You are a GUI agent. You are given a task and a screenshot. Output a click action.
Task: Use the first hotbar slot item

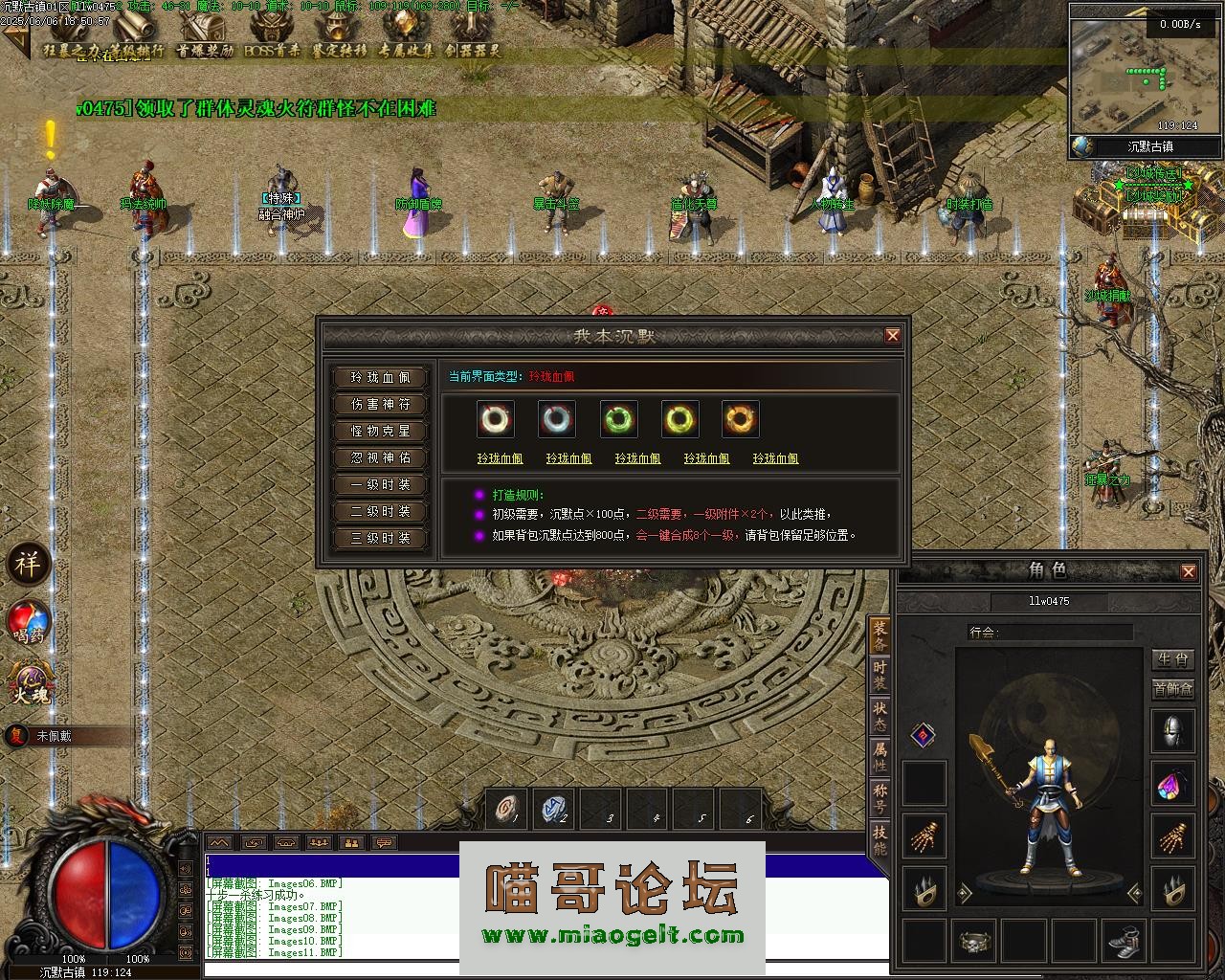pyautogui.click(x=506, y=810)
